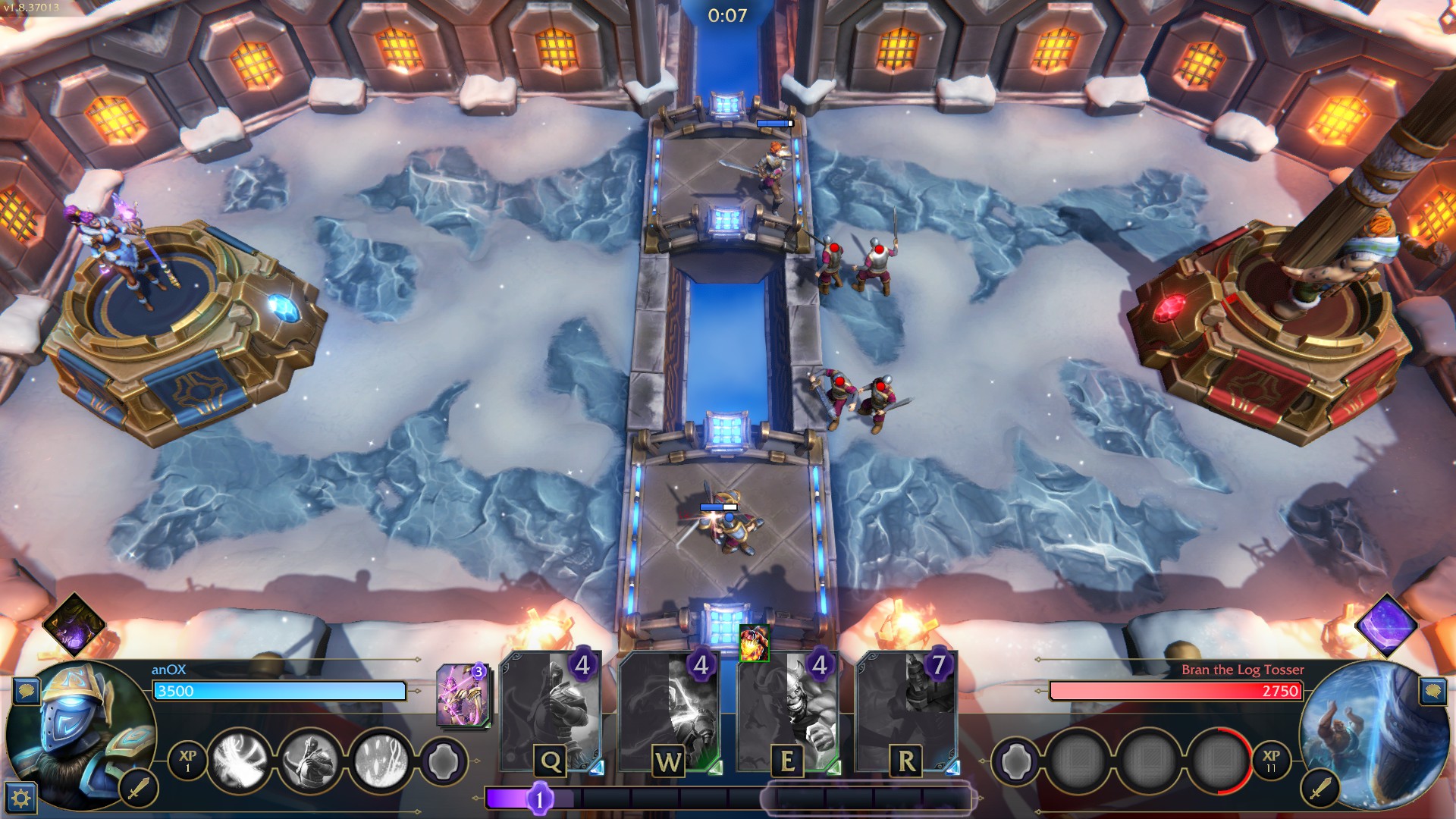Click the dark purple creature diamond icon

pos(74,626)
